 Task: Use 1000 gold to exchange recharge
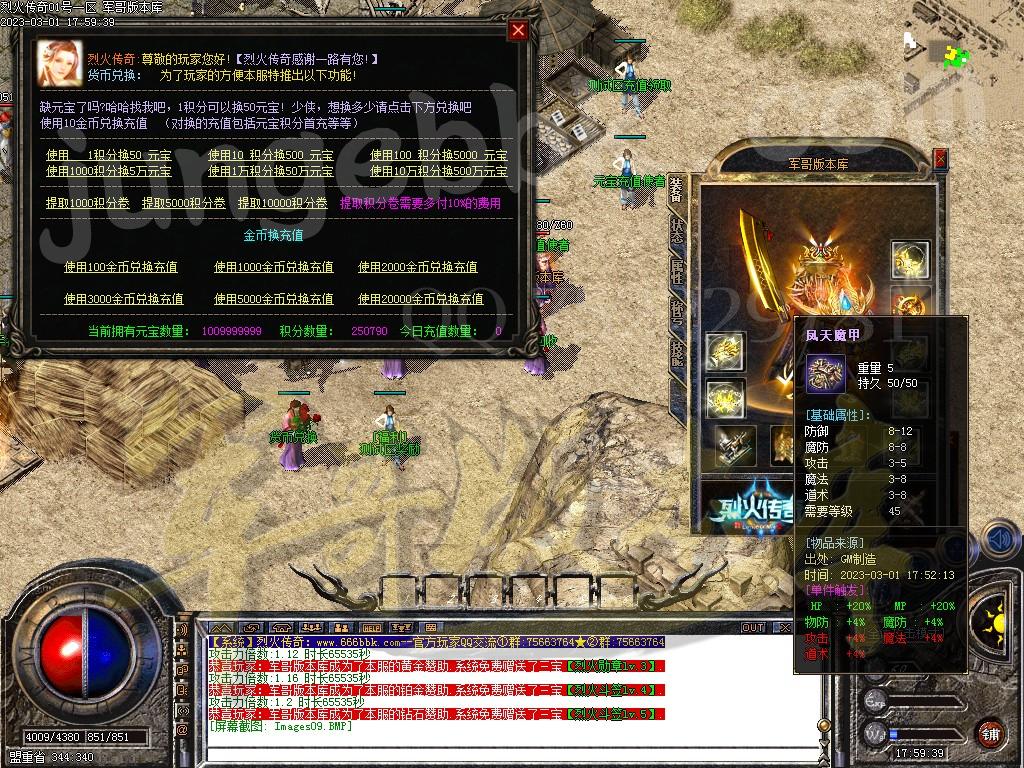273,267
